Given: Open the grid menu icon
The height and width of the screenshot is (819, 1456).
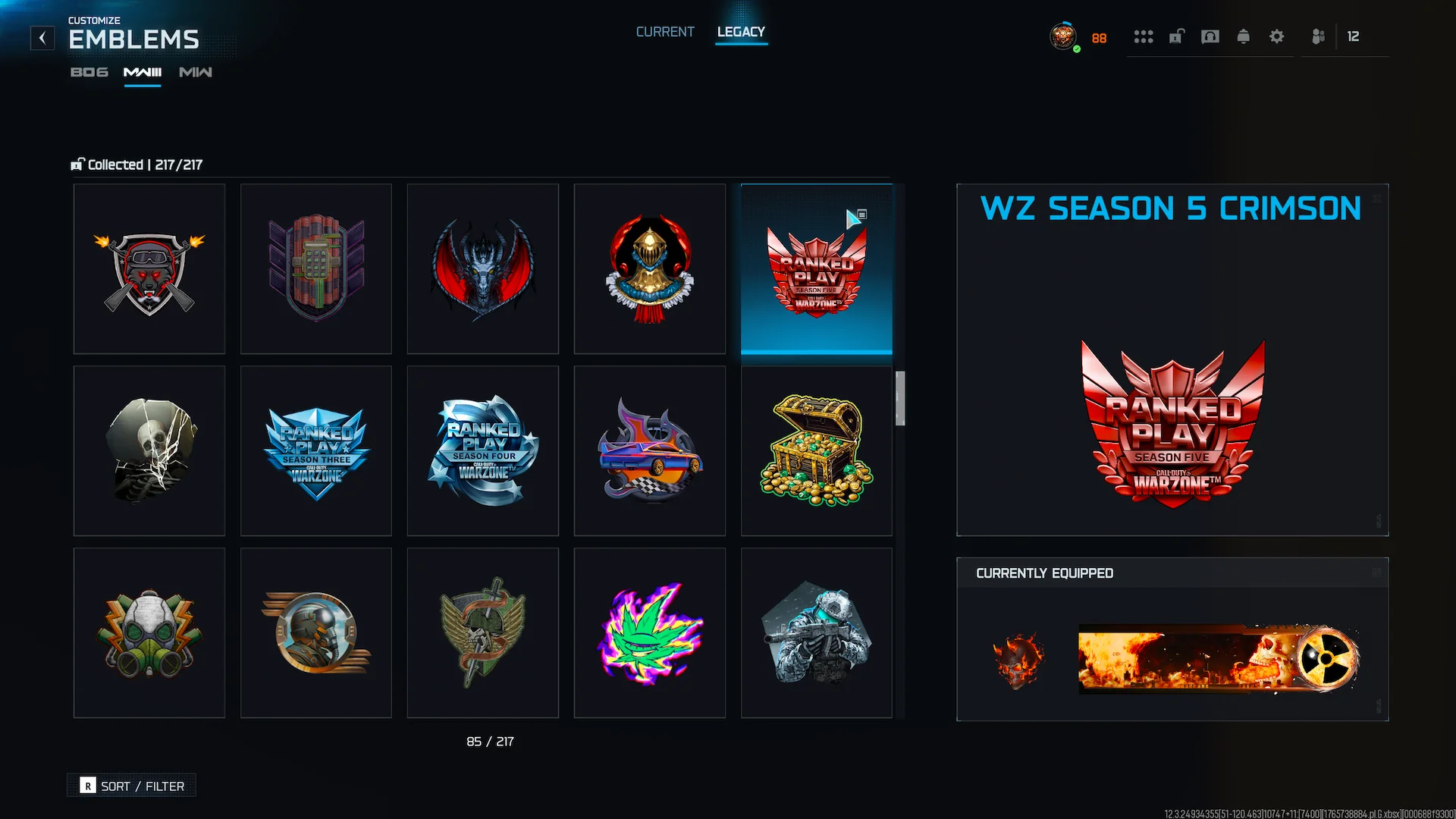Looking at the screenshot, I should point(1143,36).
